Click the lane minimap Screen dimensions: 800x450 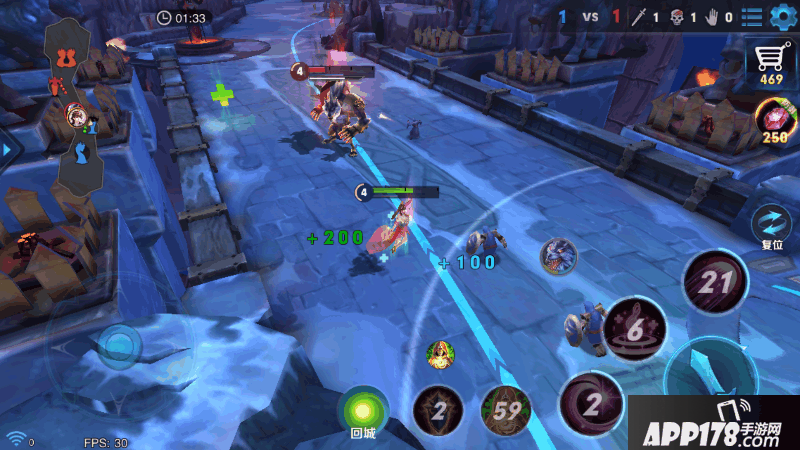[78, 110]
